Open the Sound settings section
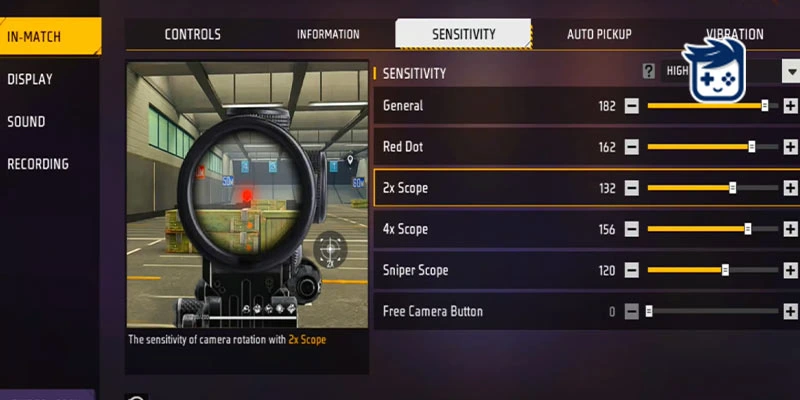This screenshot has height=400, width=800. (27, 122)
